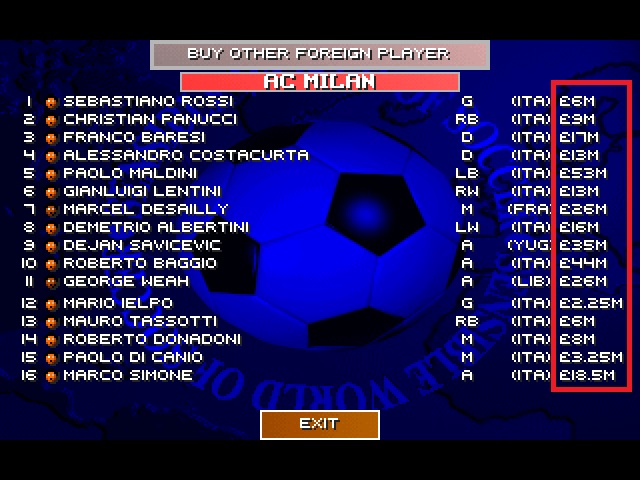Select Marco Simone's player row
The image size is (640, 480).
click(127, 375)
